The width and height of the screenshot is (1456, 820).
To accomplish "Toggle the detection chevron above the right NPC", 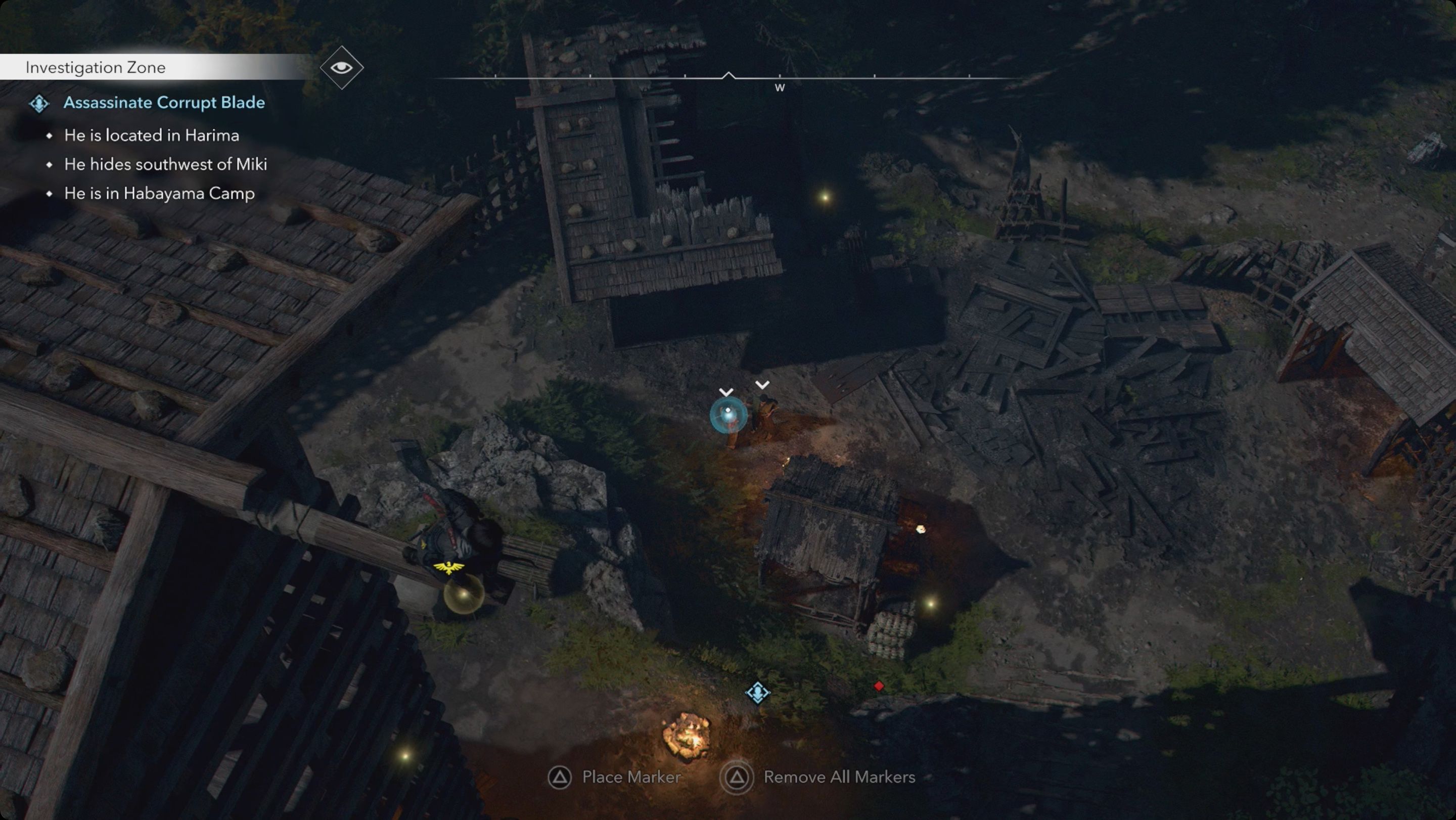I will click(x=762, y=384).
